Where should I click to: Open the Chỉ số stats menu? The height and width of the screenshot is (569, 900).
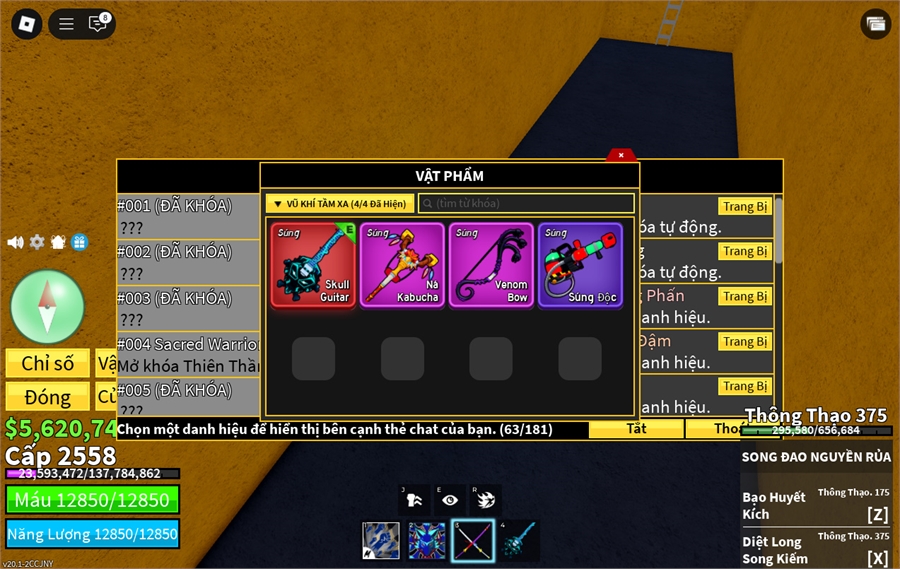click(x=48, y=363)
